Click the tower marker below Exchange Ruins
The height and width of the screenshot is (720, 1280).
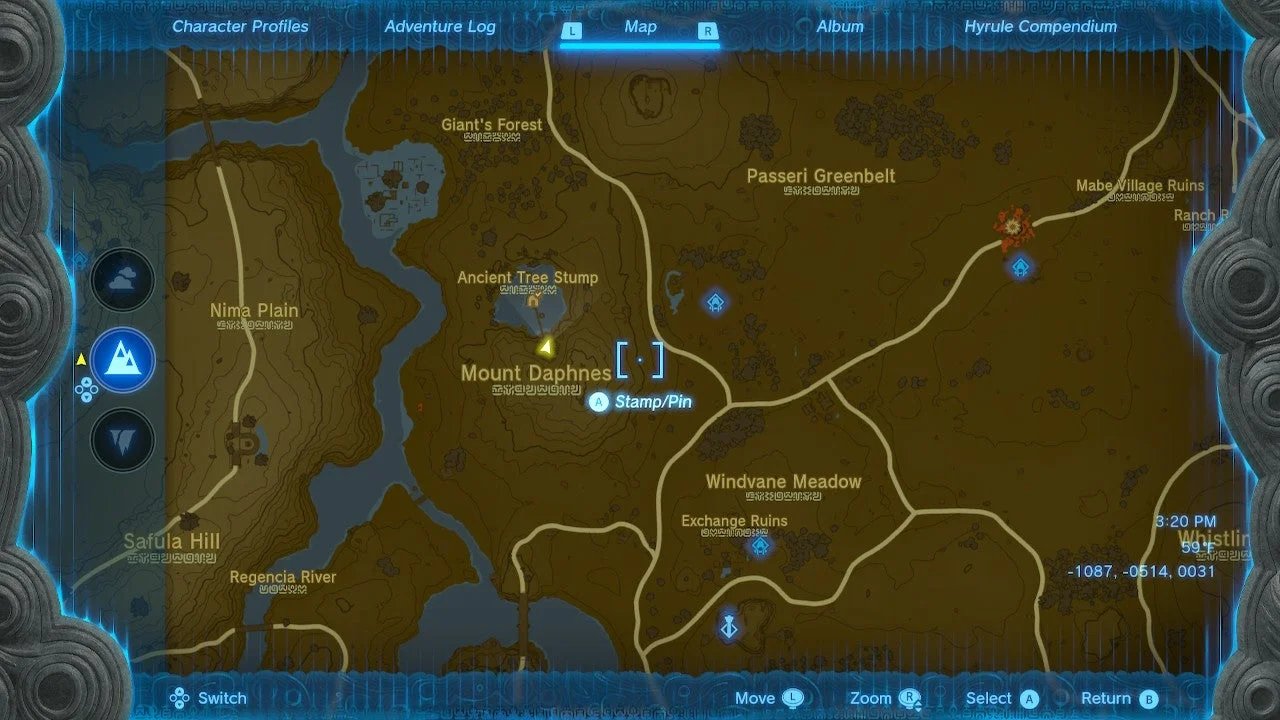tap(729, 627)
